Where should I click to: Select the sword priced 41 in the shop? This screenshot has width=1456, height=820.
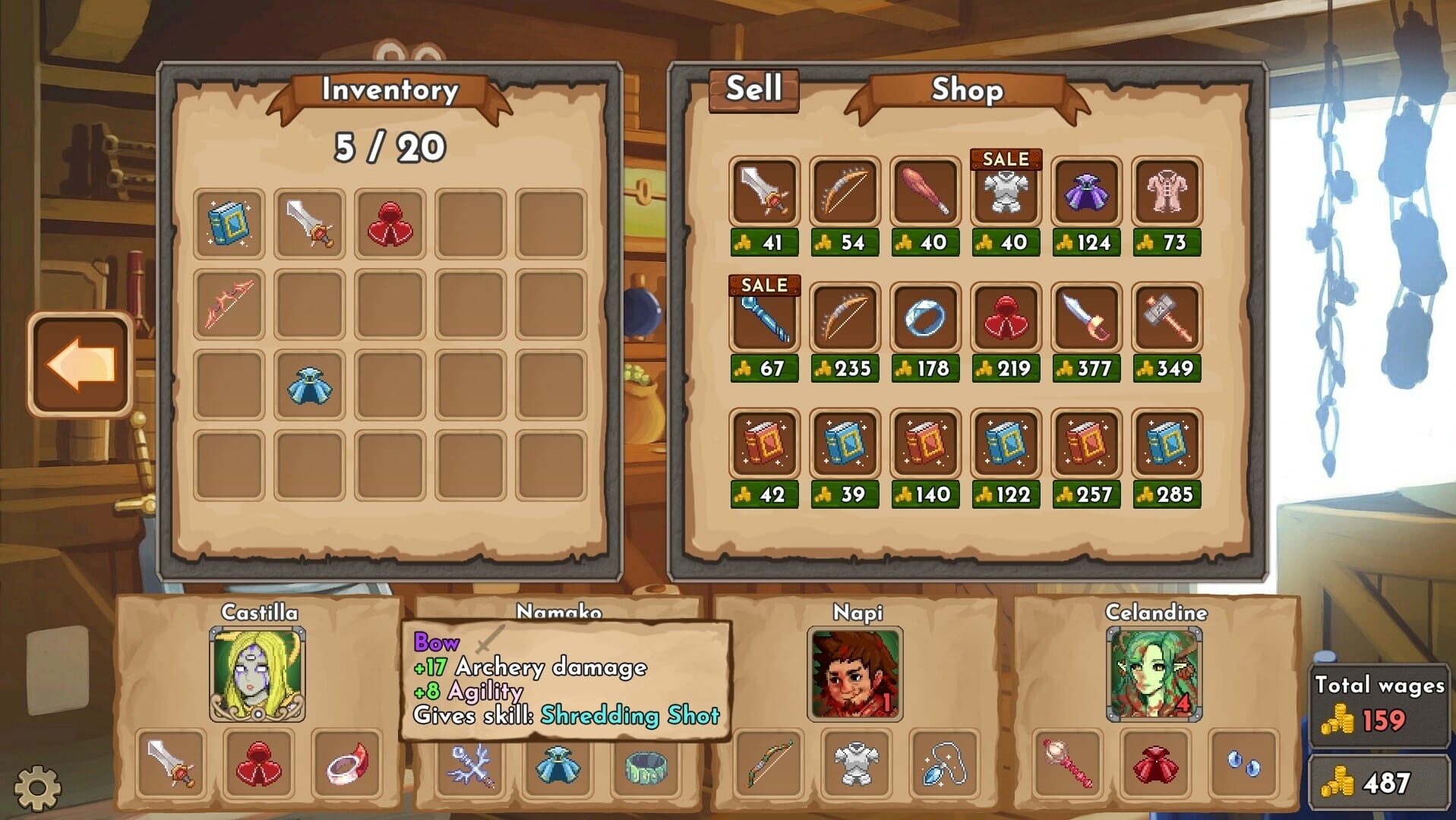coord(763,191)
